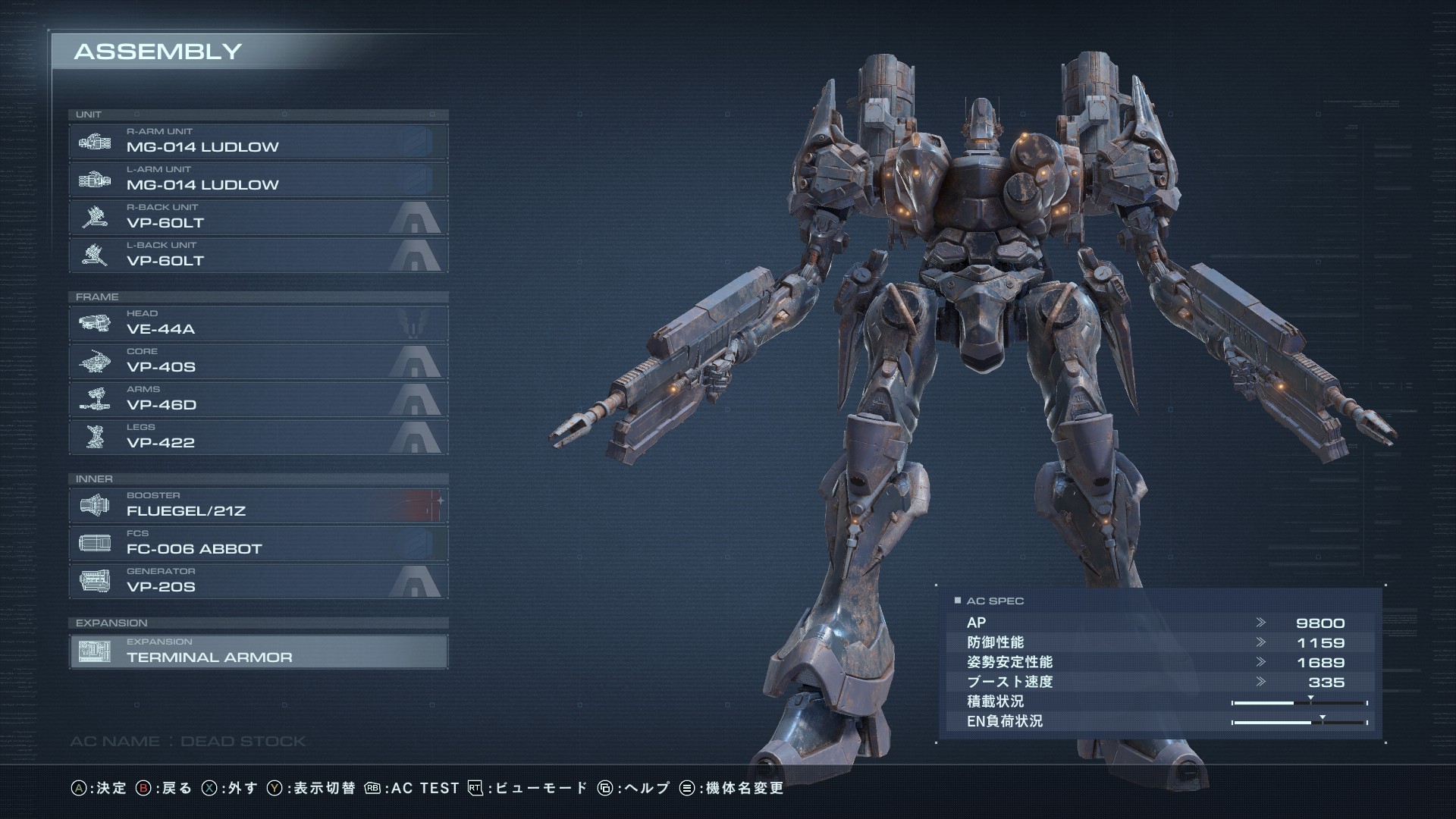Viewport: 1456px width, 819px height.
Task: Choose the CORE part VP-40S
Action: pos(258,362)
